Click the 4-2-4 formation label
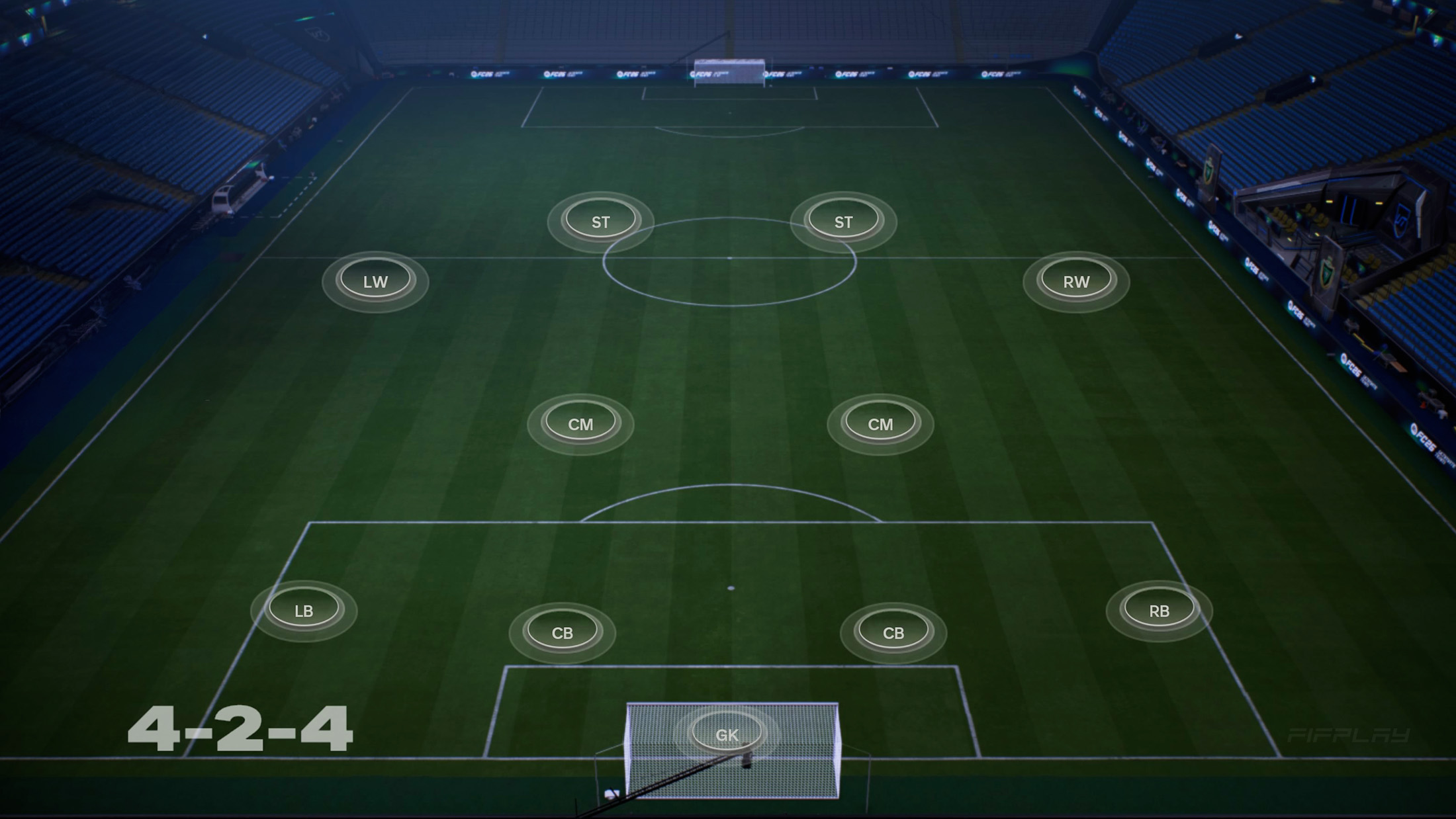 242,730
